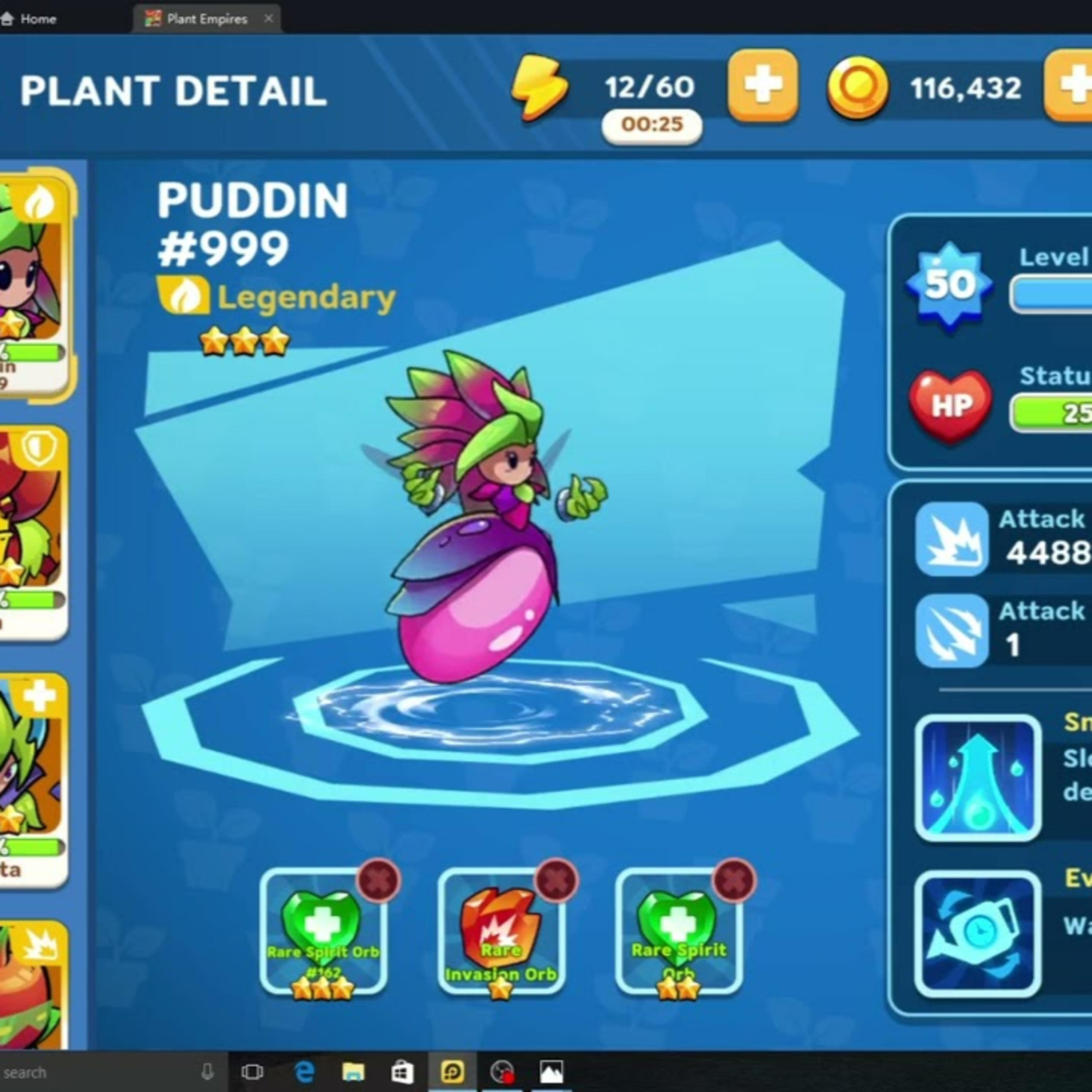The image size is (1092, 1092).
Task: View the upward arrow skill icon
Action: tap(978, 778)
